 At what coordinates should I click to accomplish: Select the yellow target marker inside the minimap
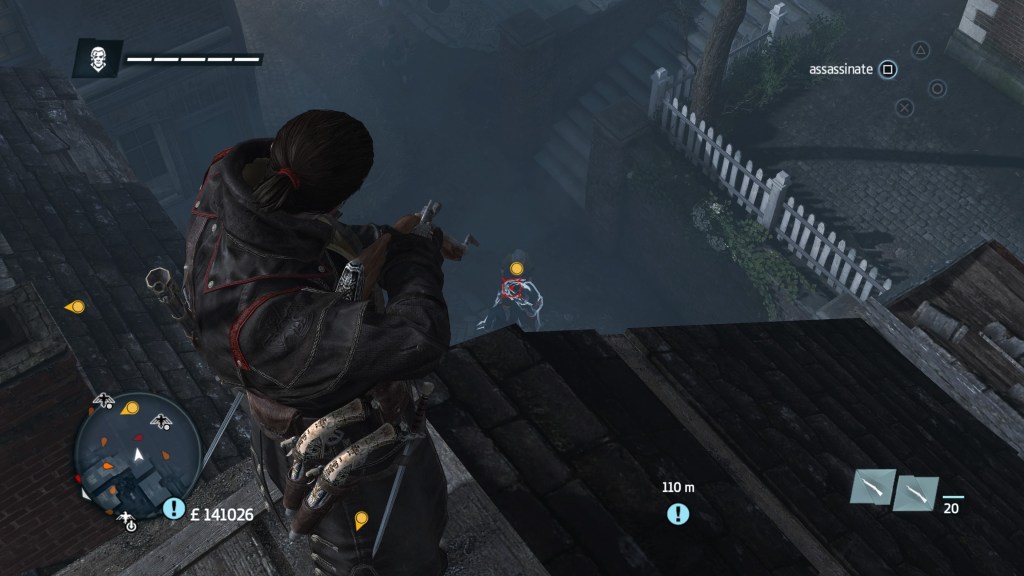pyautogui.click(x=130, y=408)
